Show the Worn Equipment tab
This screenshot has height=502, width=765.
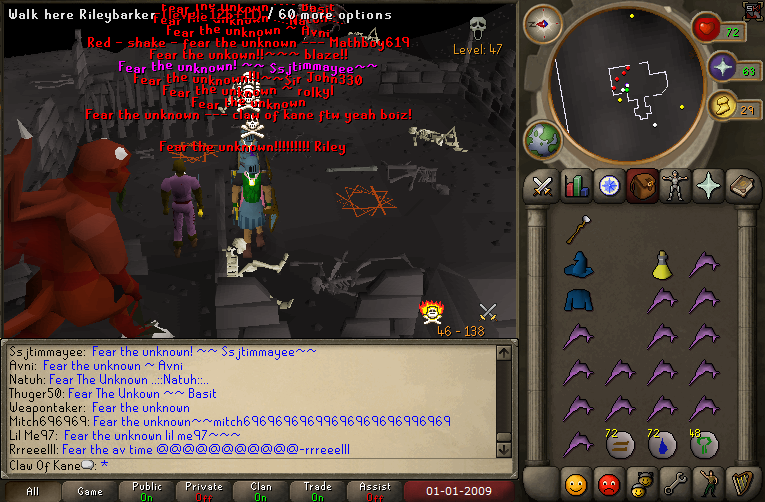tap(675, 186)
